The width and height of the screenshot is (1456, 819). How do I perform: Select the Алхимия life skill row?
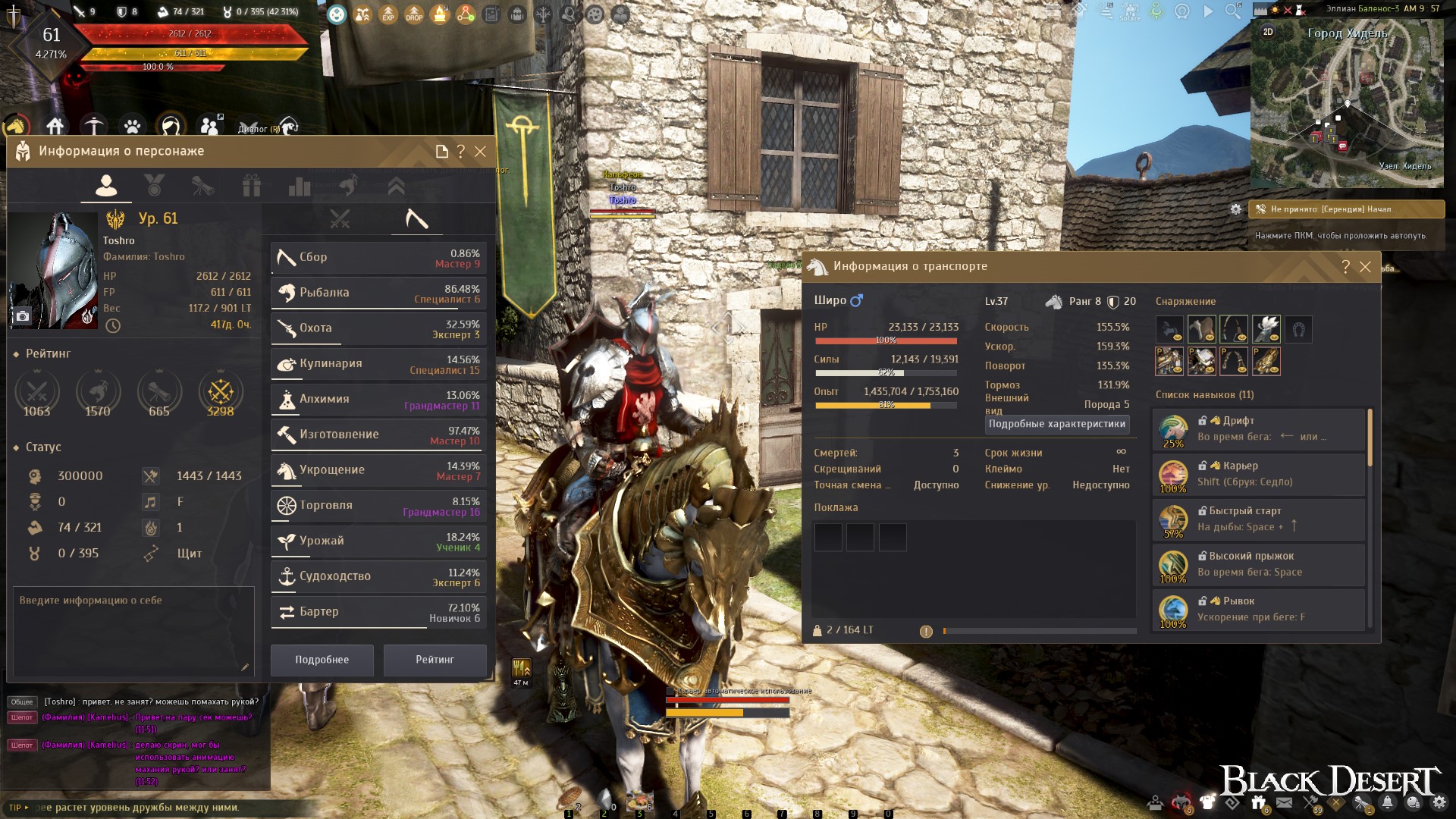tap(378, 400)
